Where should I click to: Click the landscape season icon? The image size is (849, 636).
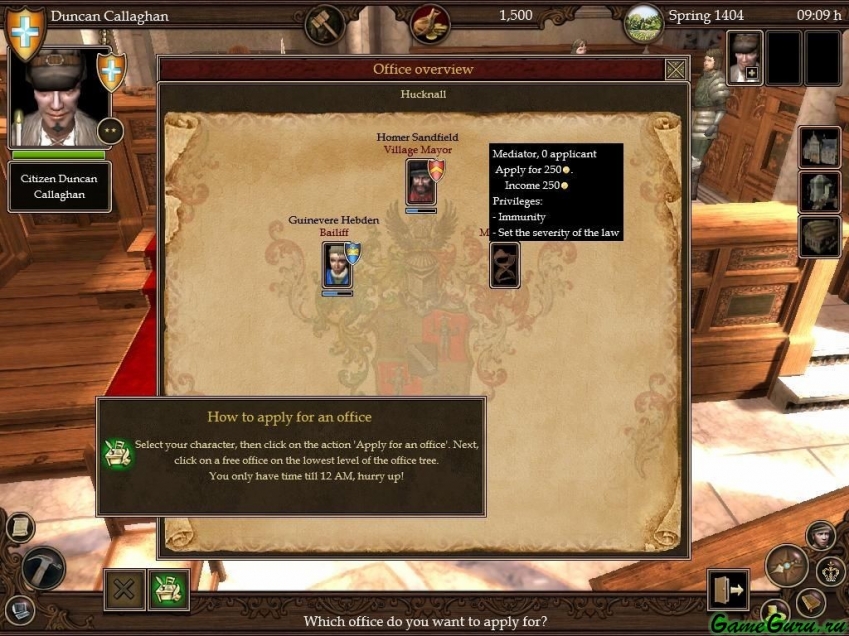643,22
